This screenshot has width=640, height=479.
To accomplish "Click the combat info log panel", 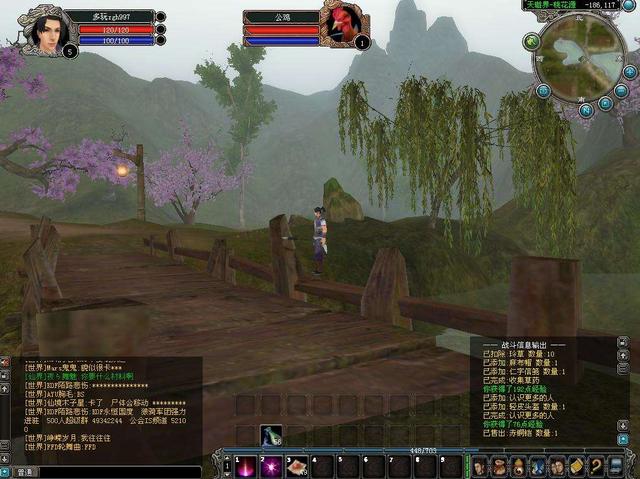I will click(x=548, y=390).
